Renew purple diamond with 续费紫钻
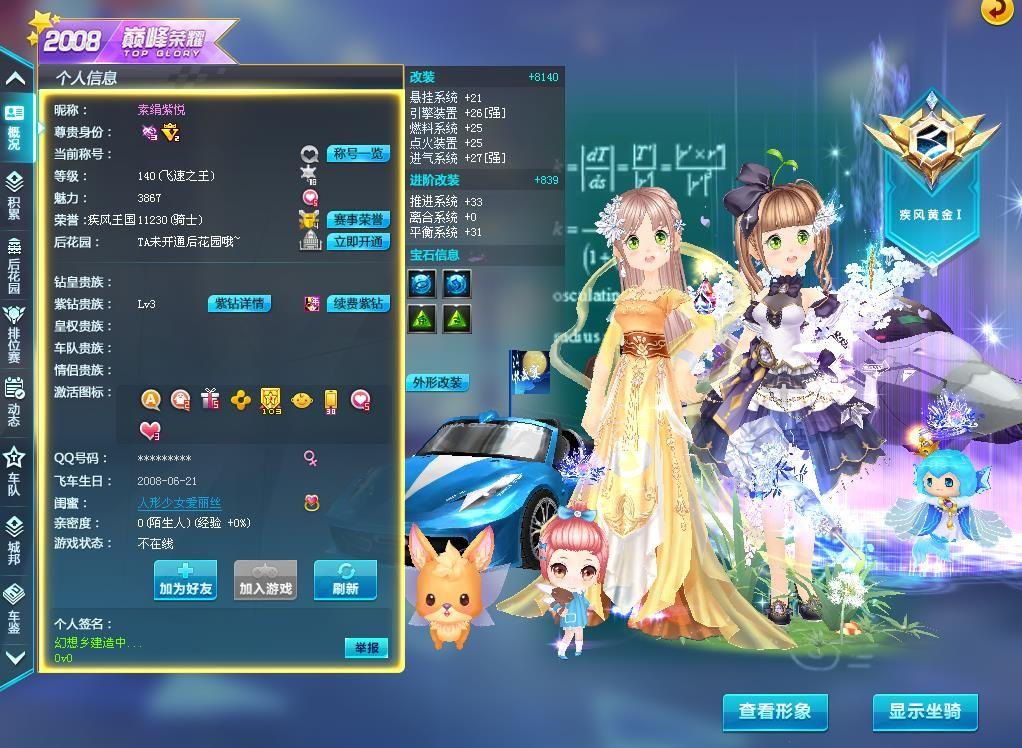This screenshot has width=1022, height=748. pyautogui.click(x=359, y=304)
